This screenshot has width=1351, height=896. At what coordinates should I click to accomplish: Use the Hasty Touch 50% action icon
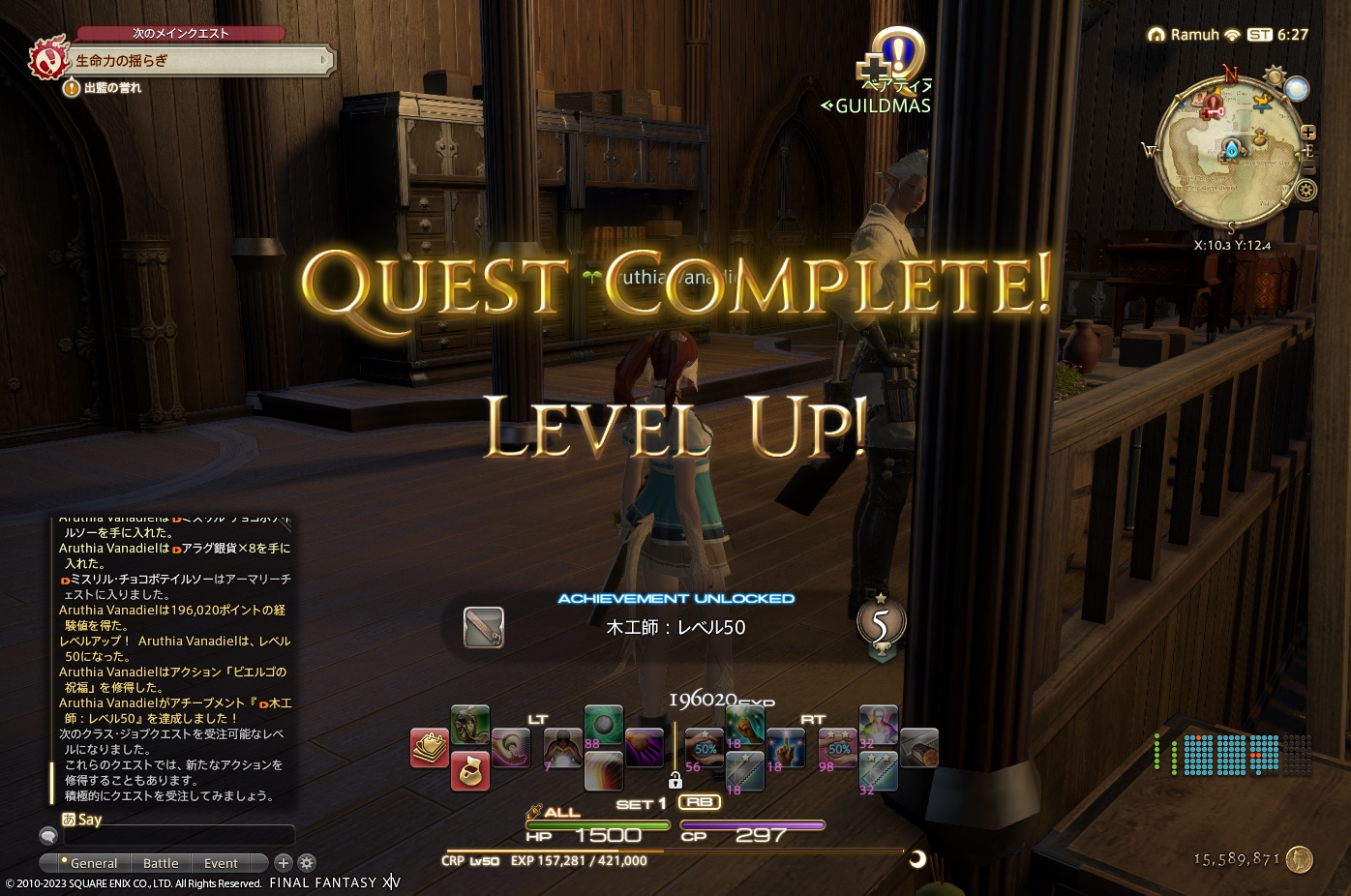704,747
